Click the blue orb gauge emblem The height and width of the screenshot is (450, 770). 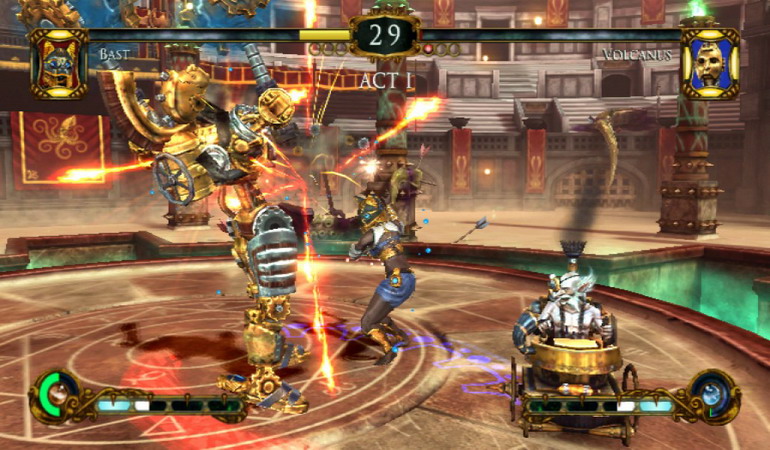pos(713,395)
